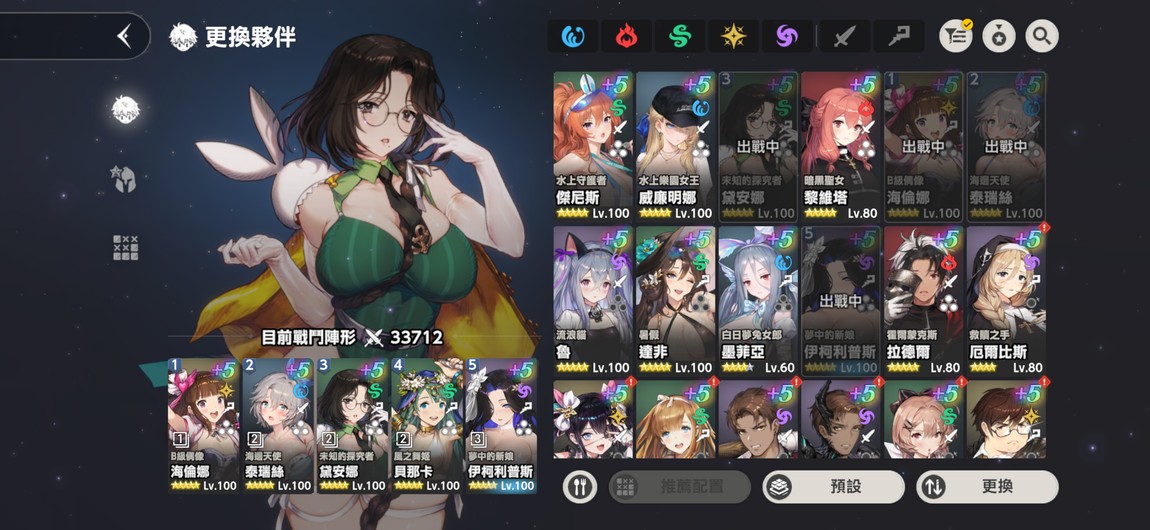Select partner 厄爾比斯 card
Screen dimensions: 1150x530
point(1006,300)
